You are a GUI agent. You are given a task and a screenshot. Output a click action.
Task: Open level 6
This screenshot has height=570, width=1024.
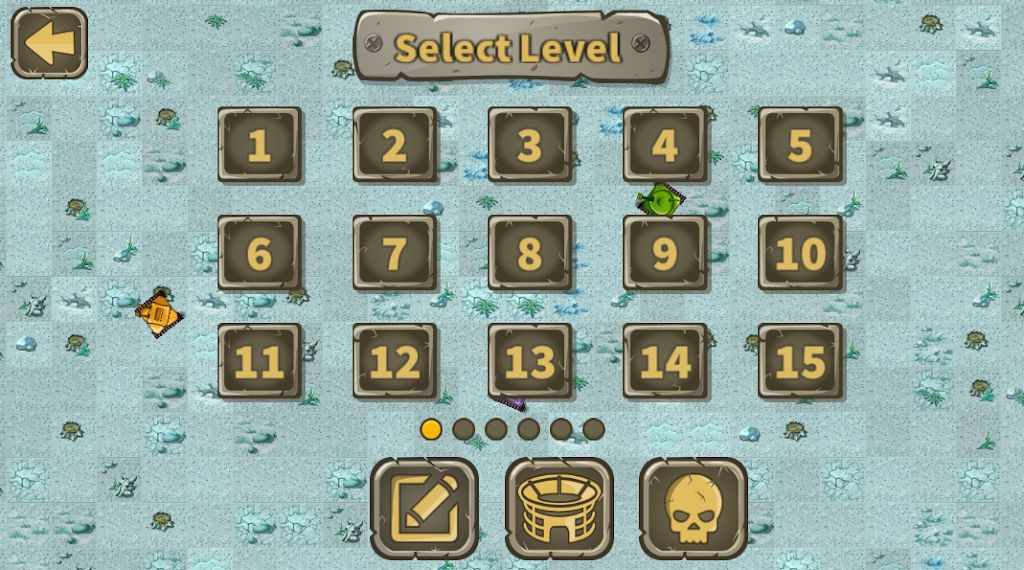tap(260, 253)
